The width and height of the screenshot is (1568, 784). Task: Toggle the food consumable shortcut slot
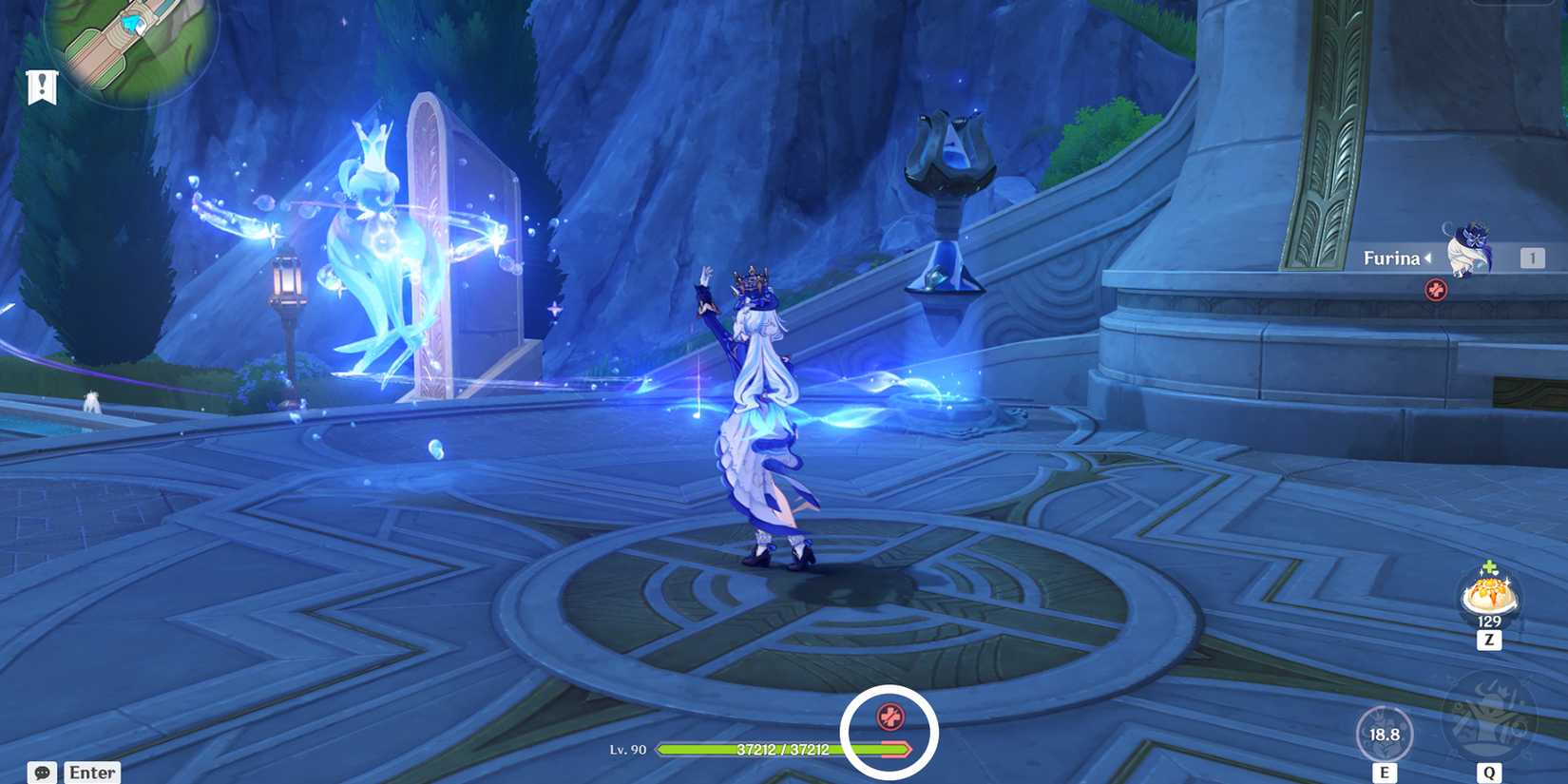click(x=1488, y=597)
